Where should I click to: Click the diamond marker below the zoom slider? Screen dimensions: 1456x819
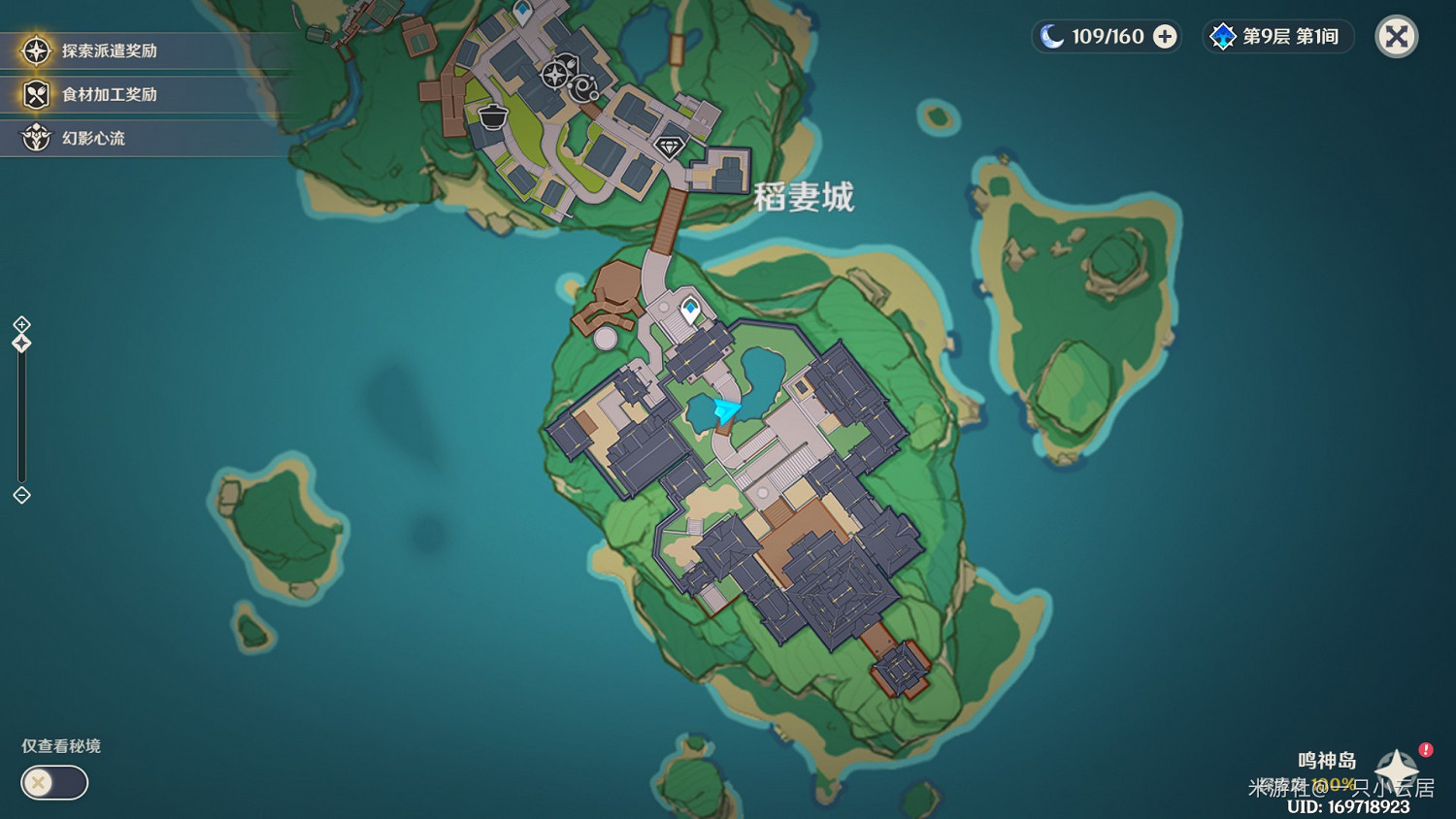point(20,497)
